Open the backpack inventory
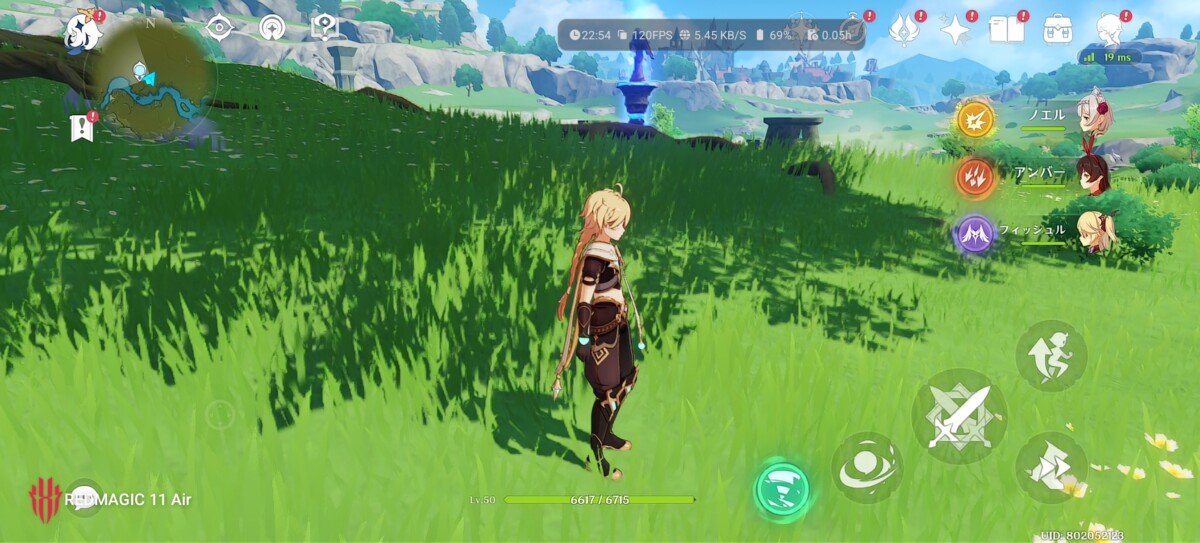The width and height of the screenshot is (1200, 543). tap(1058, 29)
